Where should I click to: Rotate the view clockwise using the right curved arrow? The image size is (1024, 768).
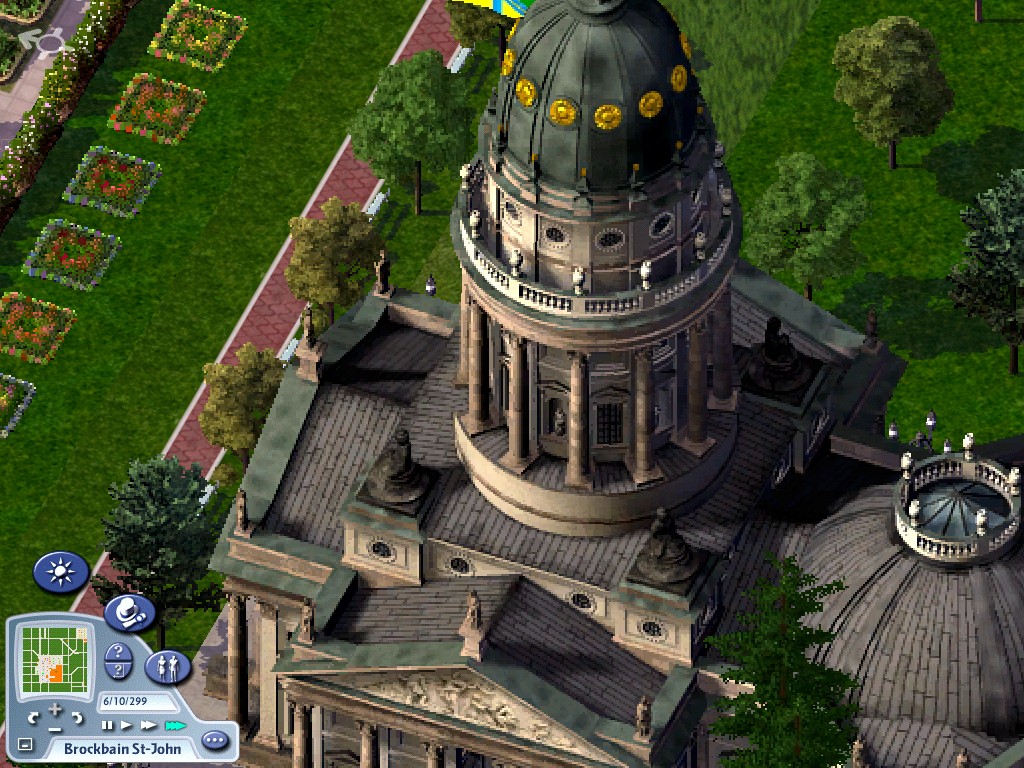(x=76, y=717)
